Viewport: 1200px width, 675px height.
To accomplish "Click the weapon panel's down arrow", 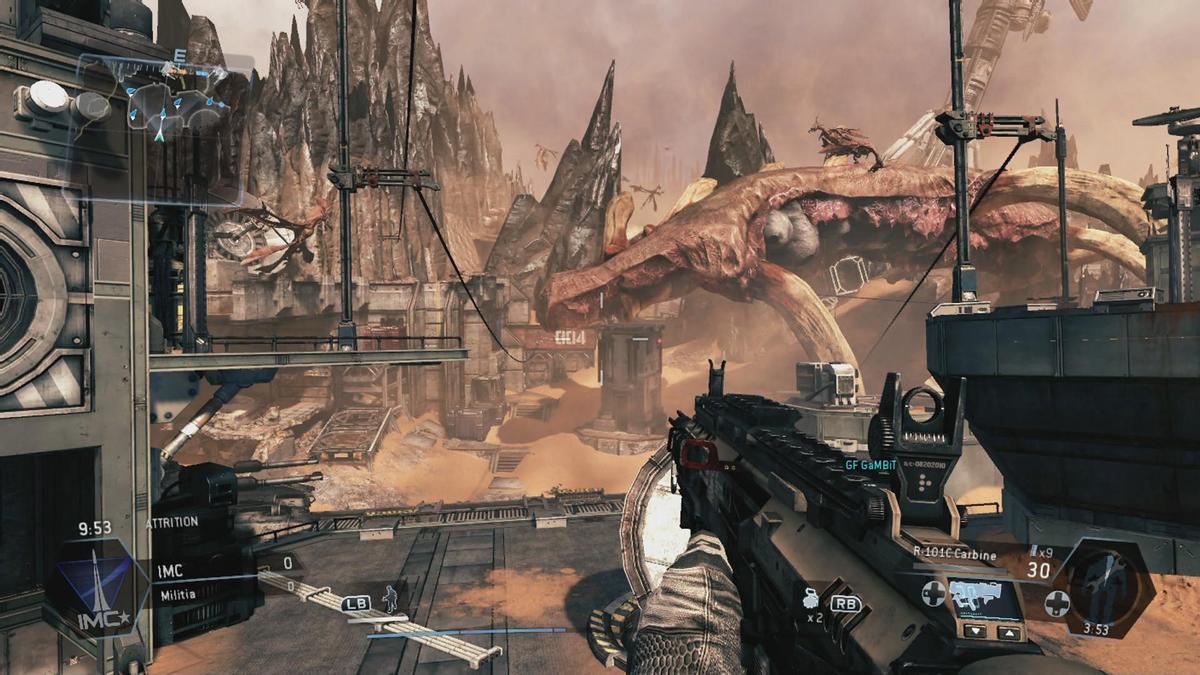I will 976,631.
